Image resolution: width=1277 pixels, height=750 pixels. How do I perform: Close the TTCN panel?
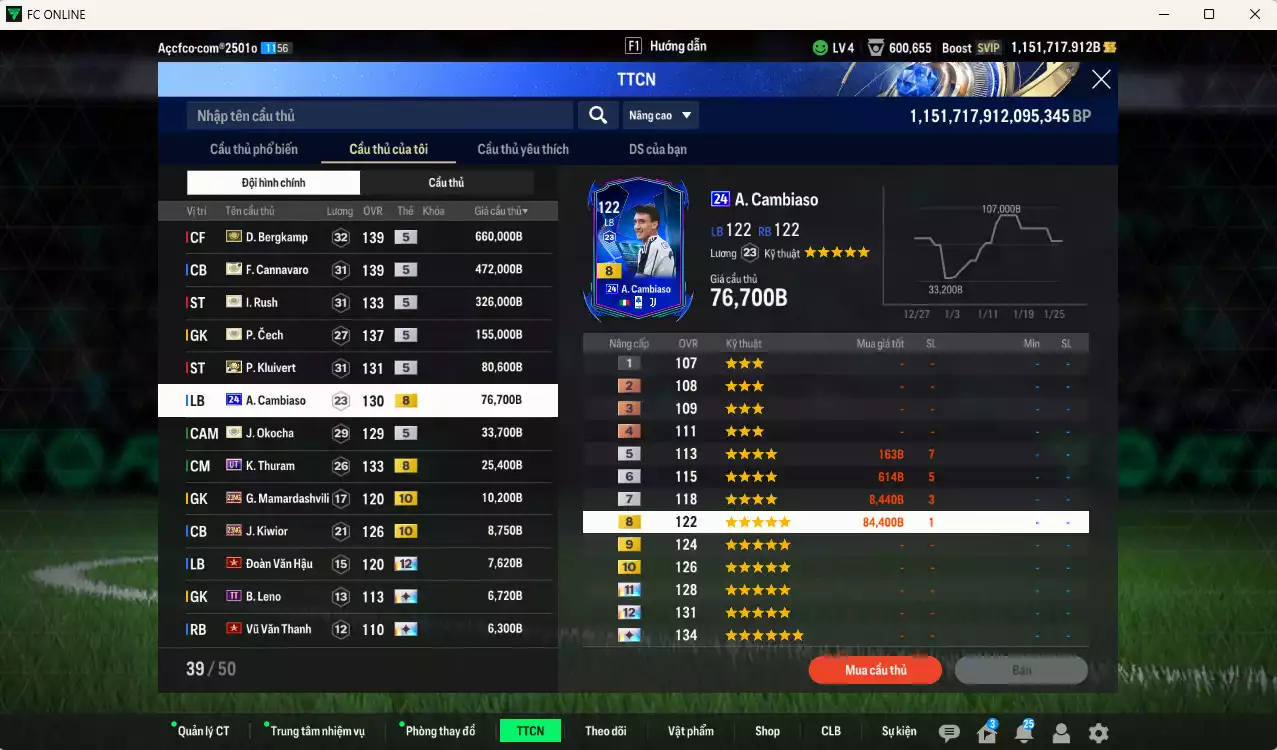(1101, 80)
